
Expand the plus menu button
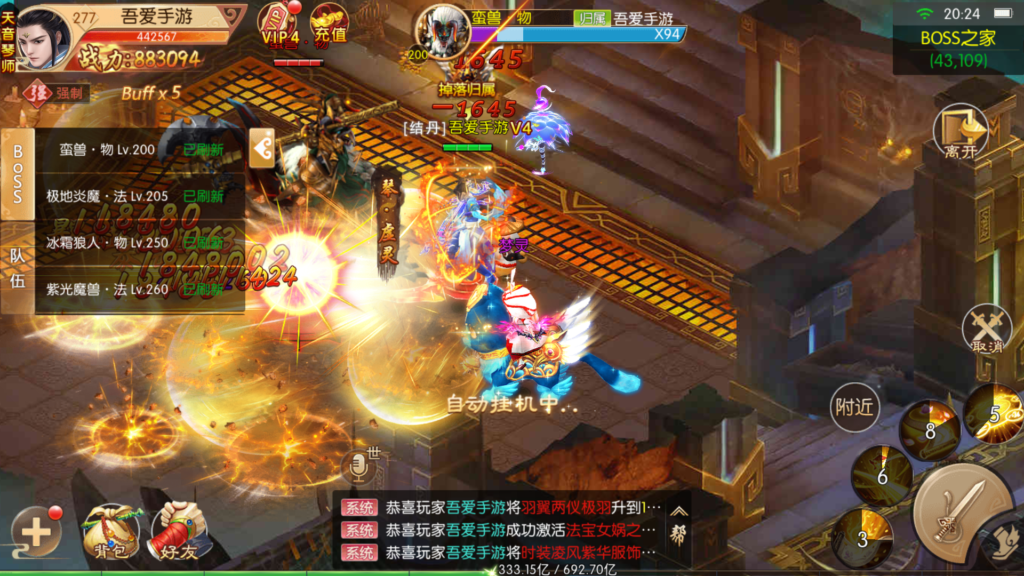coord(37,532)
